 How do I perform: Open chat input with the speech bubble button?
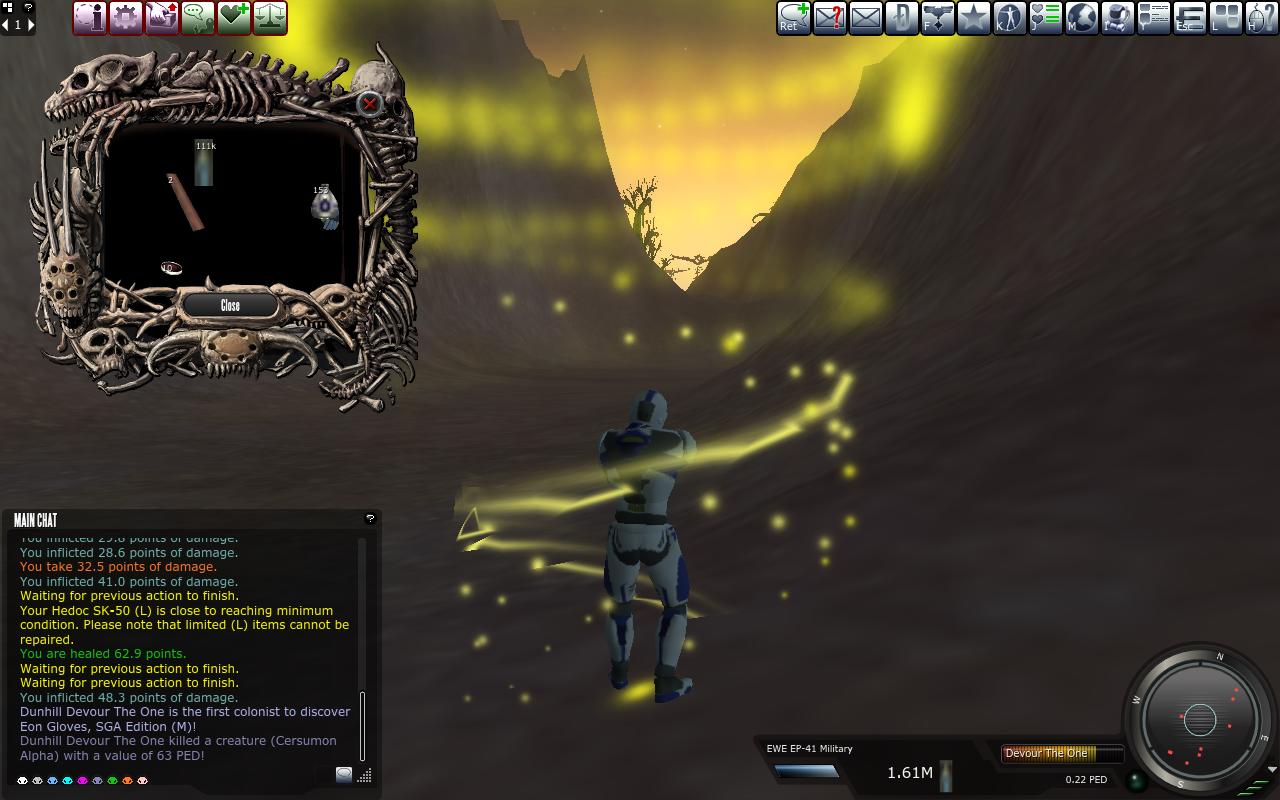[344, 774]
